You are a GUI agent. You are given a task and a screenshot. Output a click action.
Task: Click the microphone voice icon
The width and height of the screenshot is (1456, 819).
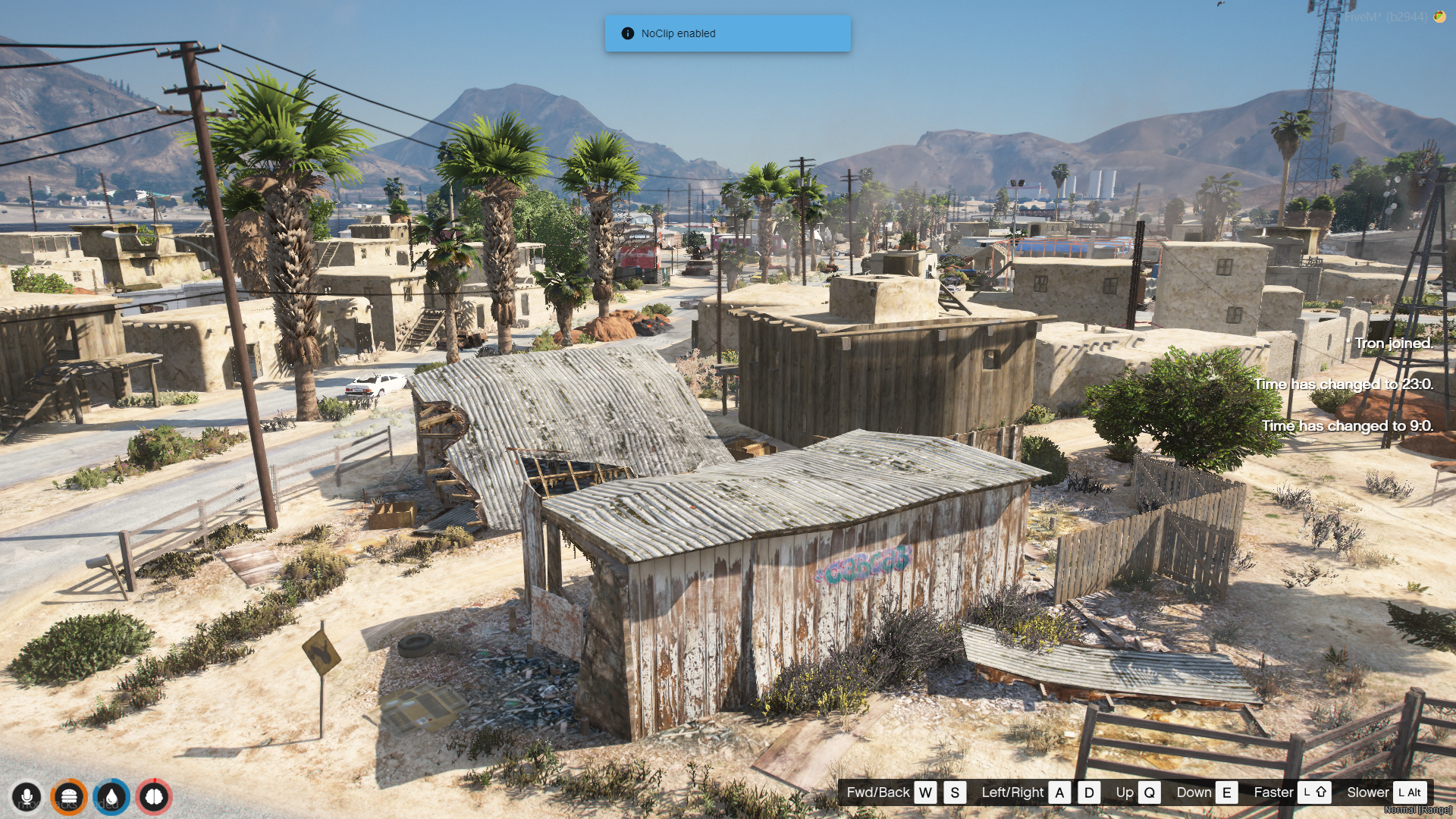pyautogui.click(x=27, y=797)
